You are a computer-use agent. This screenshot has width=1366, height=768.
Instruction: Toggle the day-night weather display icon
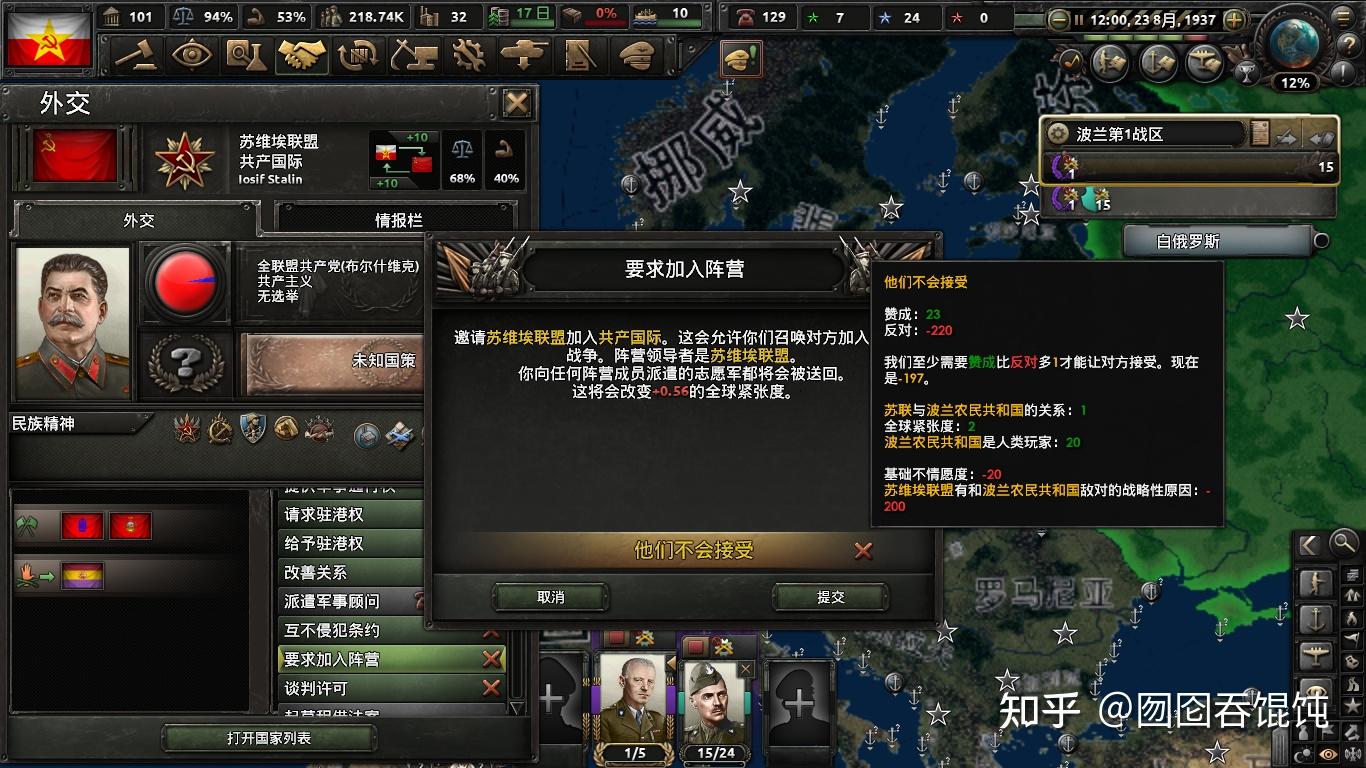pos(1304,751)
